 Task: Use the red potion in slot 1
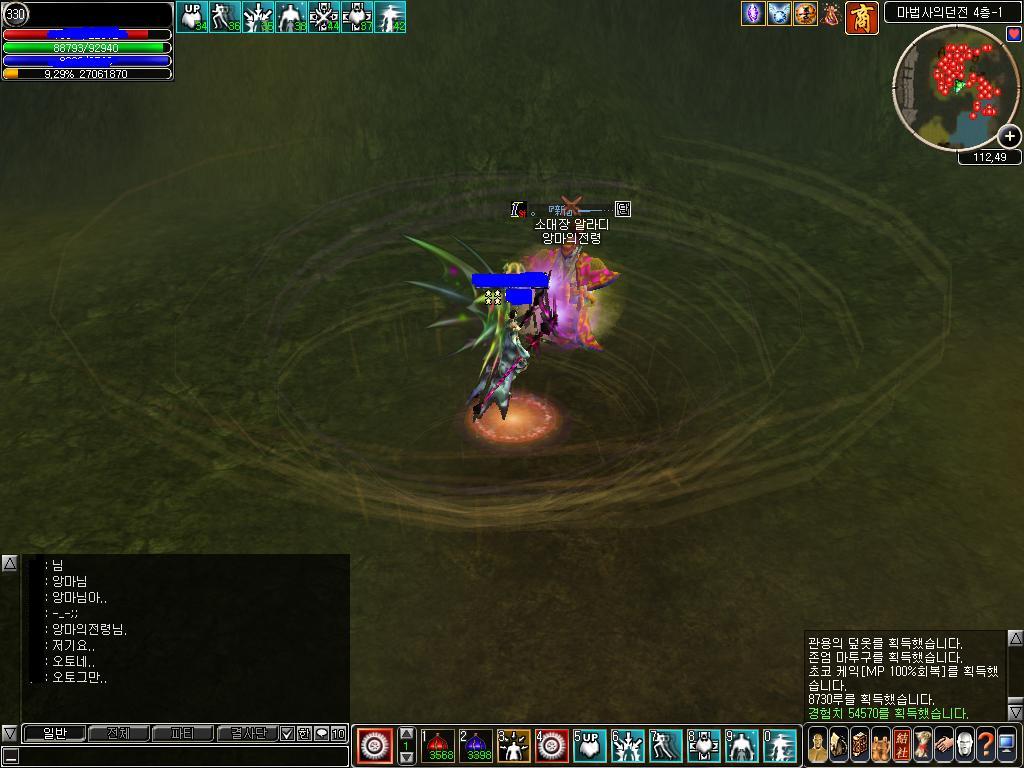click(440, 745)
